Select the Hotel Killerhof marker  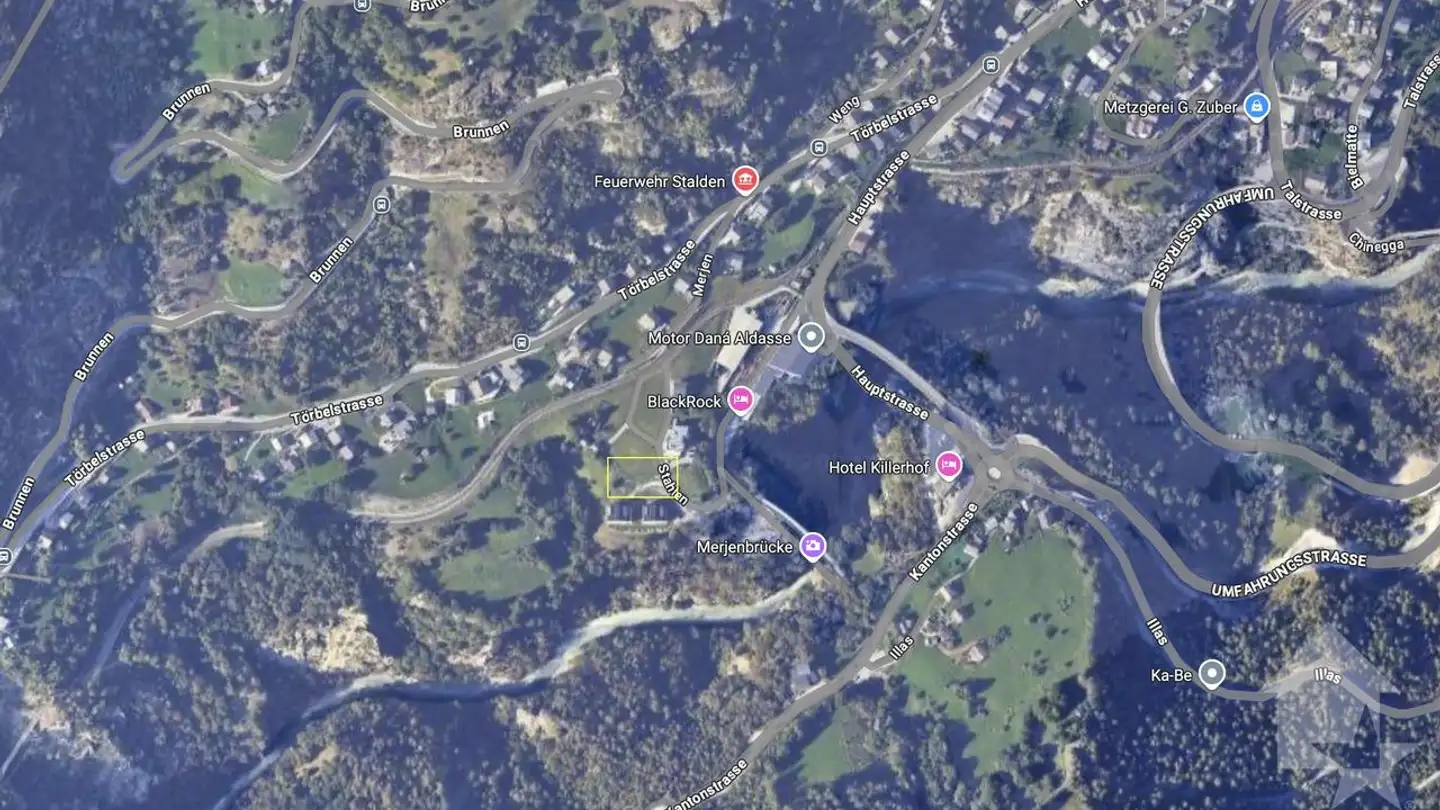coord(948,466)
